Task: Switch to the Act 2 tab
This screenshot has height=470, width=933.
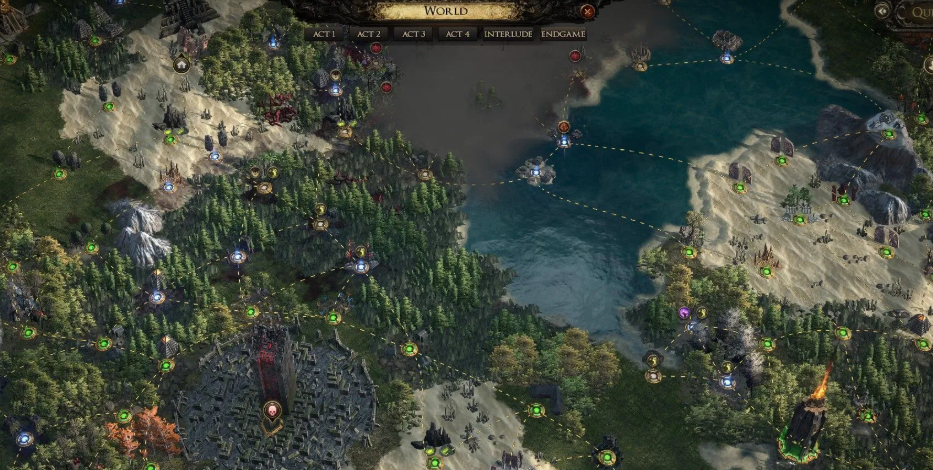Action: point(368,33)
